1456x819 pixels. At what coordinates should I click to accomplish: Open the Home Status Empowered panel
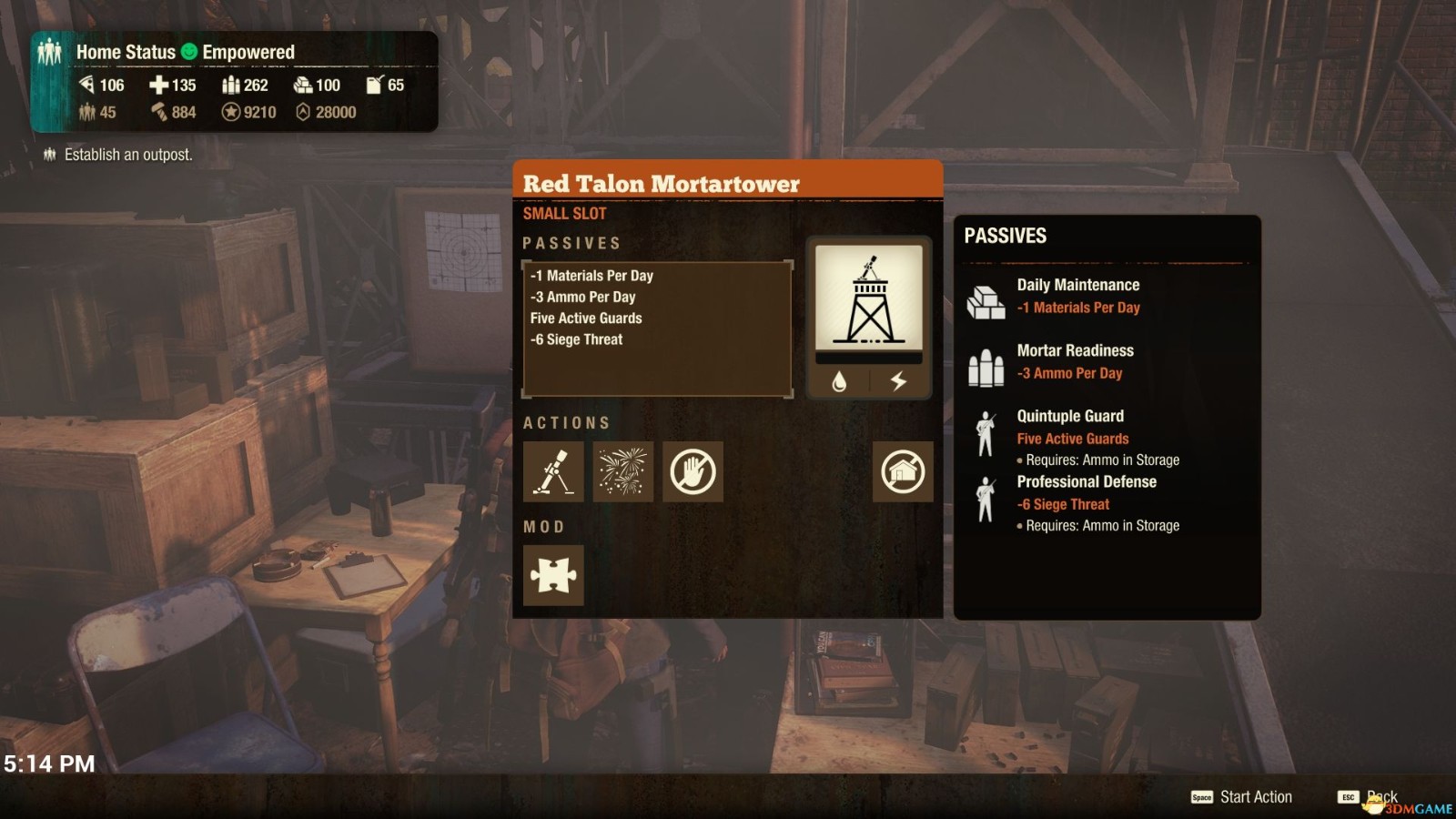click(235, 82)
